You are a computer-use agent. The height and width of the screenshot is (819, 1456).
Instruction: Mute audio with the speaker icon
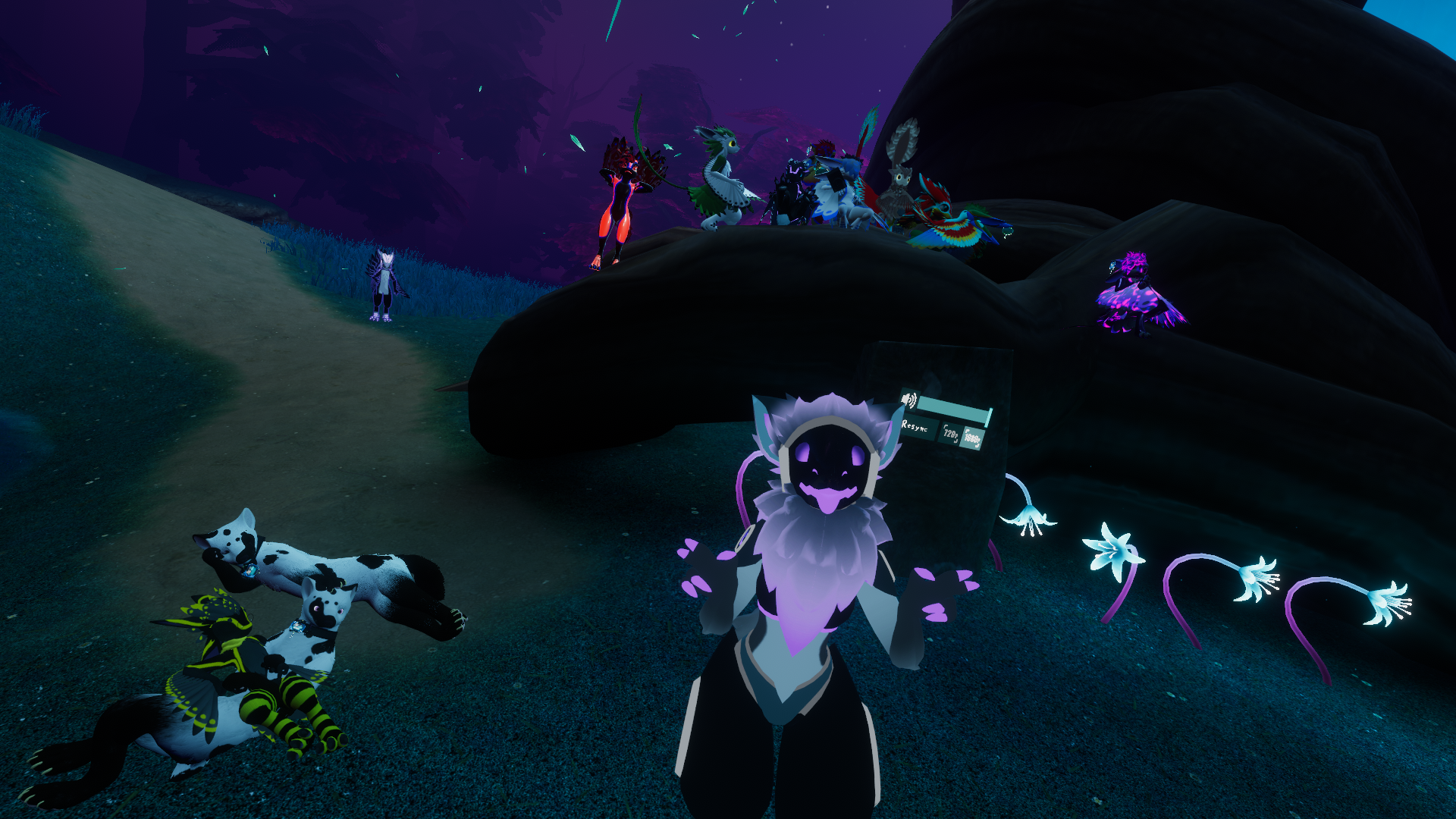click(908, 400)
